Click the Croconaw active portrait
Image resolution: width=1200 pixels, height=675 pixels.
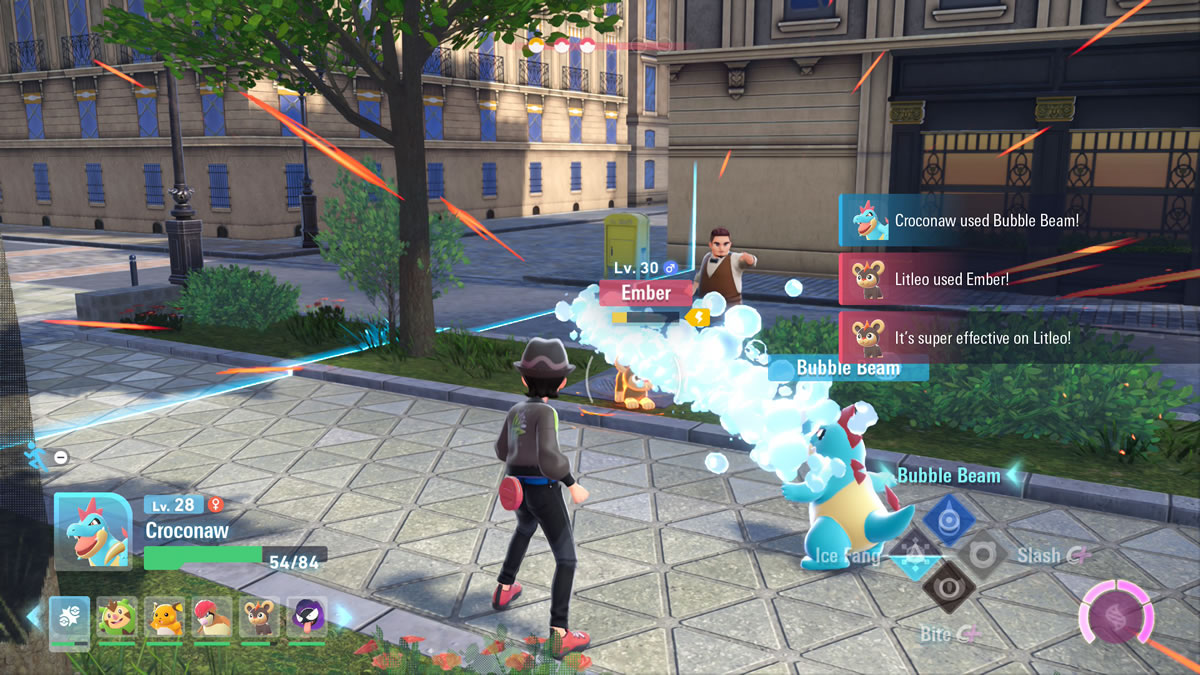[x=93, y=530]
